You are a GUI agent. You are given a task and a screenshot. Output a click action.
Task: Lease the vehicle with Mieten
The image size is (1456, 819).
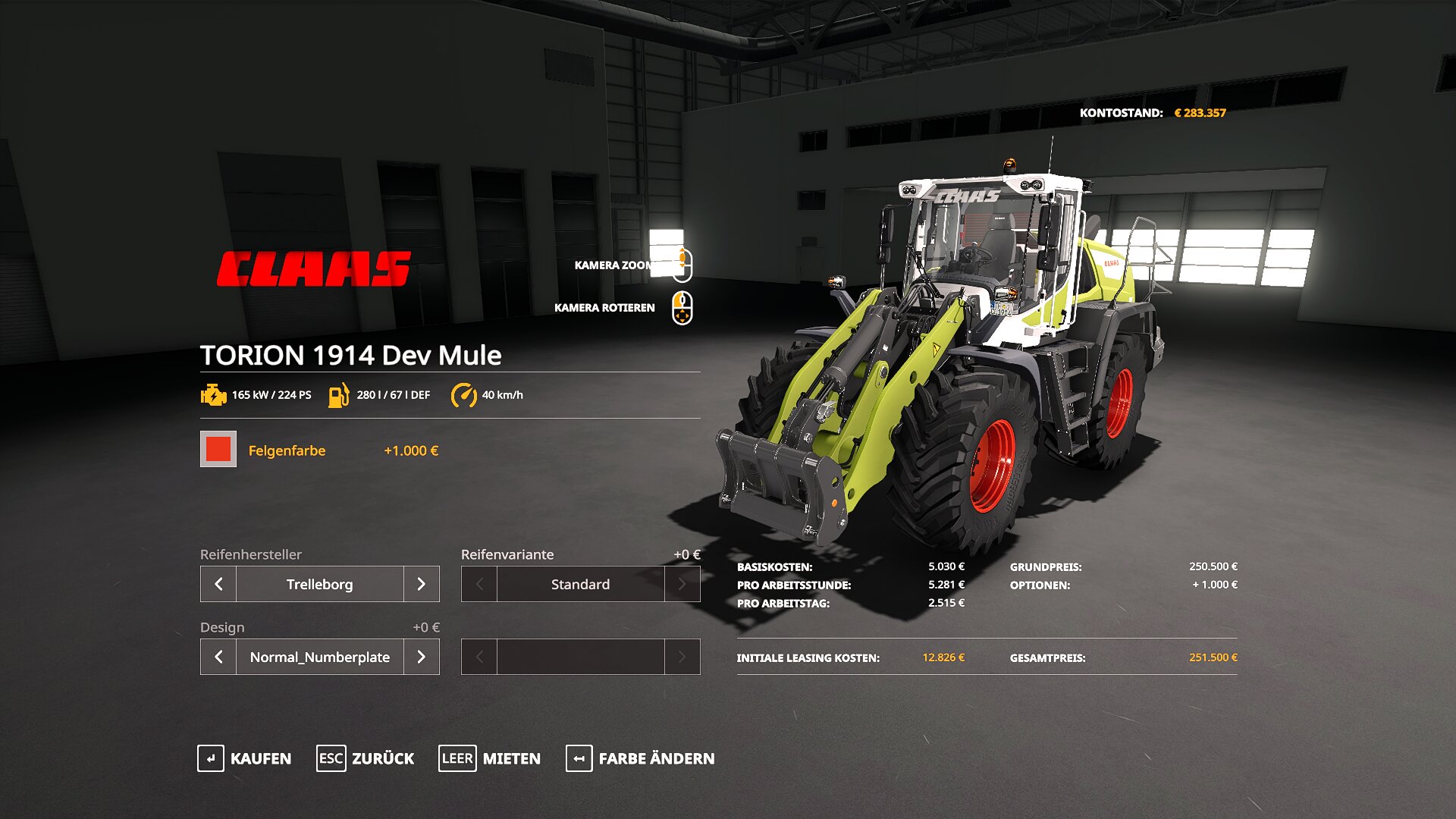(x=490, y=758)
